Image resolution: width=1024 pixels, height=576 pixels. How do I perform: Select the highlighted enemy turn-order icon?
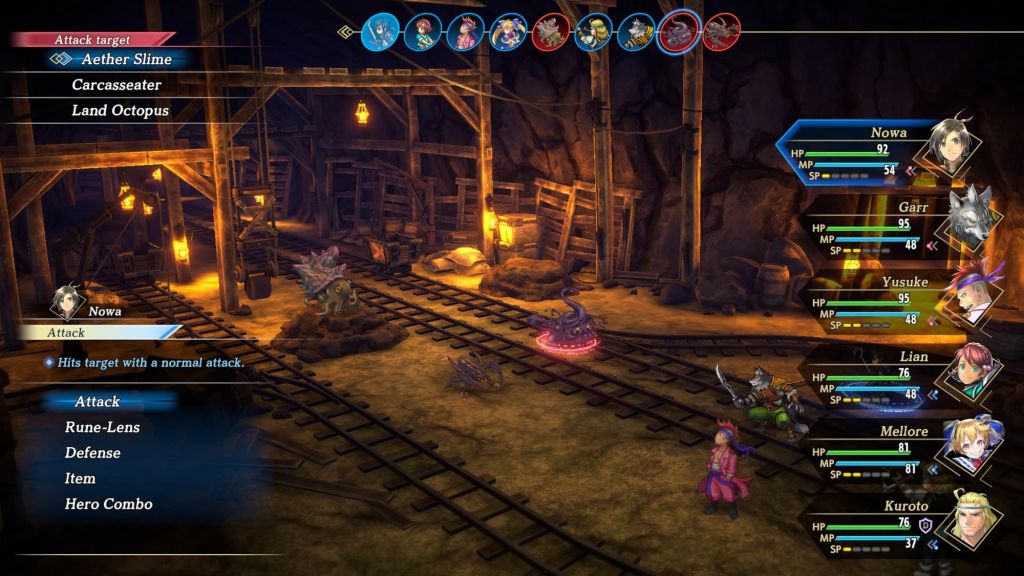678,32
